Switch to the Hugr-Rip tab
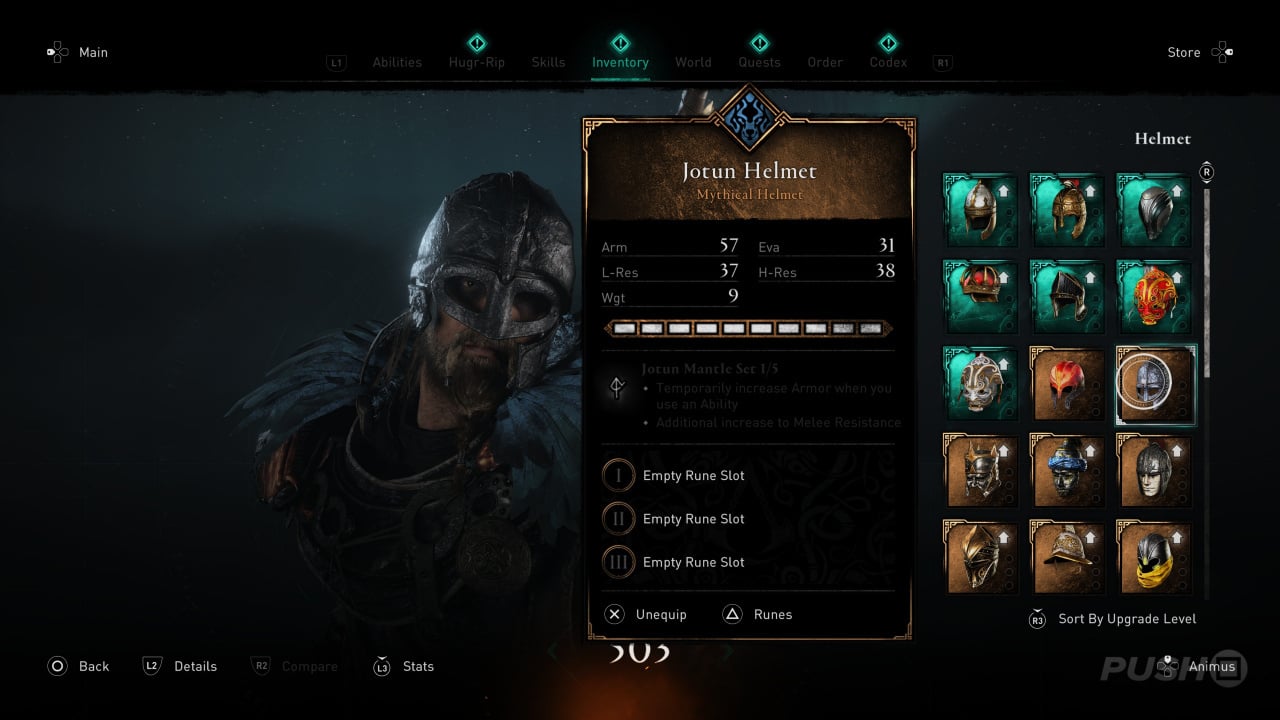Image resolution: width=1280 pixels, height=720 pixels. pos(477,62)
